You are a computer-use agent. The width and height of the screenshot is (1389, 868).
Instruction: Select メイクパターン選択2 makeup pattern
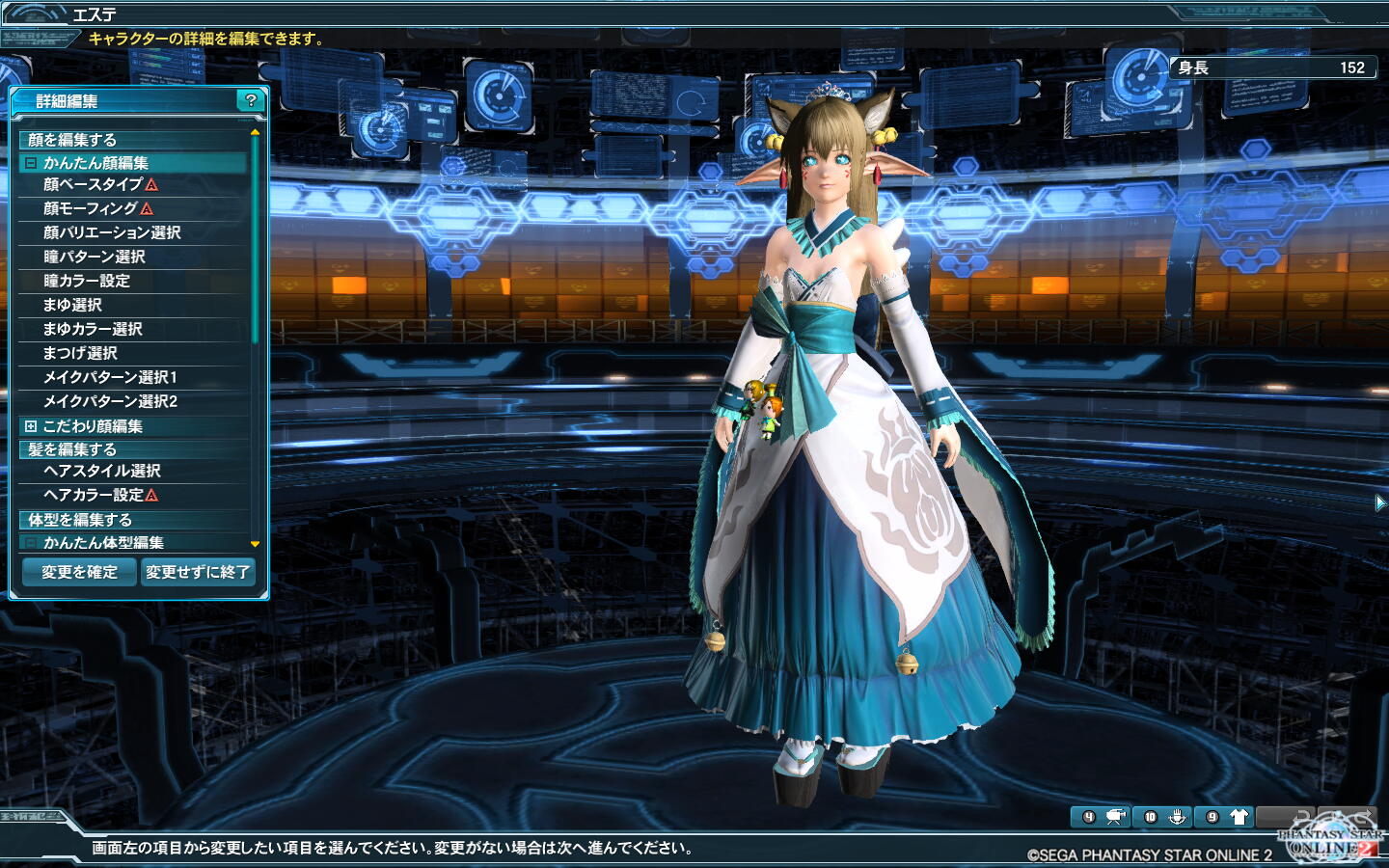pos(110,401)
